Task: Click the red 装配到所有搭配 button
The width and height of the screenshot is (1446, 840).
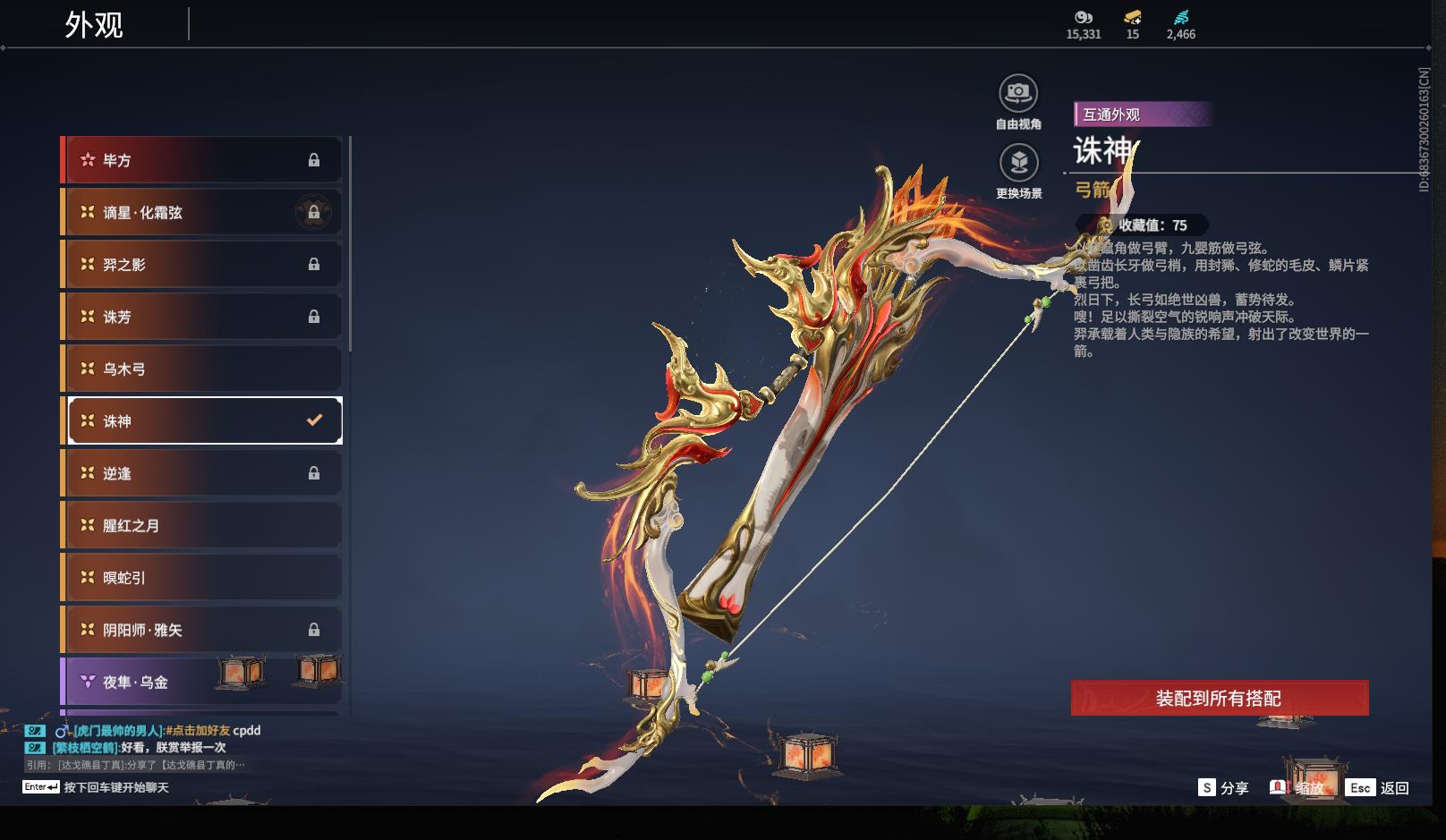Action: [x=1219, y=698]
